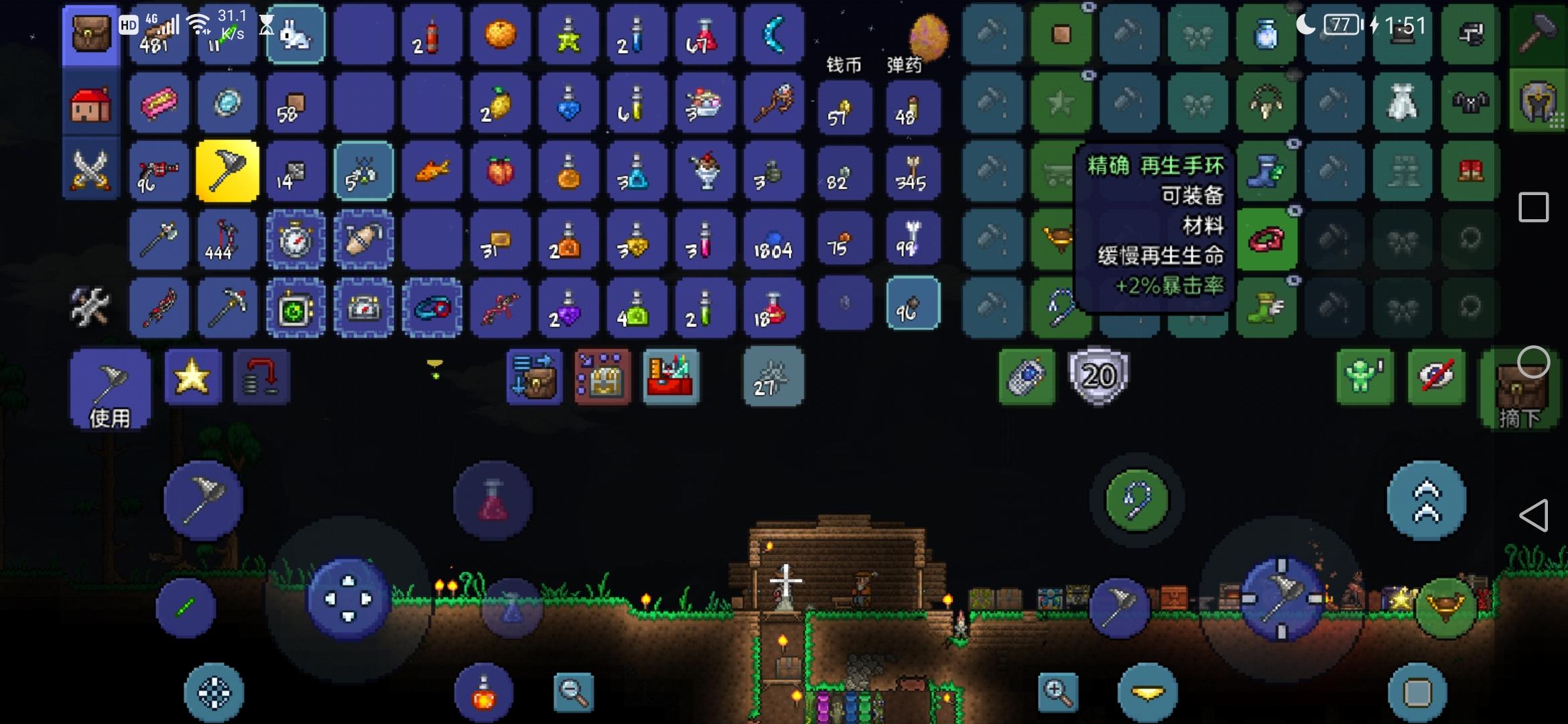This screenshot has width=1568, height=724.
Task: Tap the spider icon showing 27
Action: pyautogui.click(x=772, y=377)
